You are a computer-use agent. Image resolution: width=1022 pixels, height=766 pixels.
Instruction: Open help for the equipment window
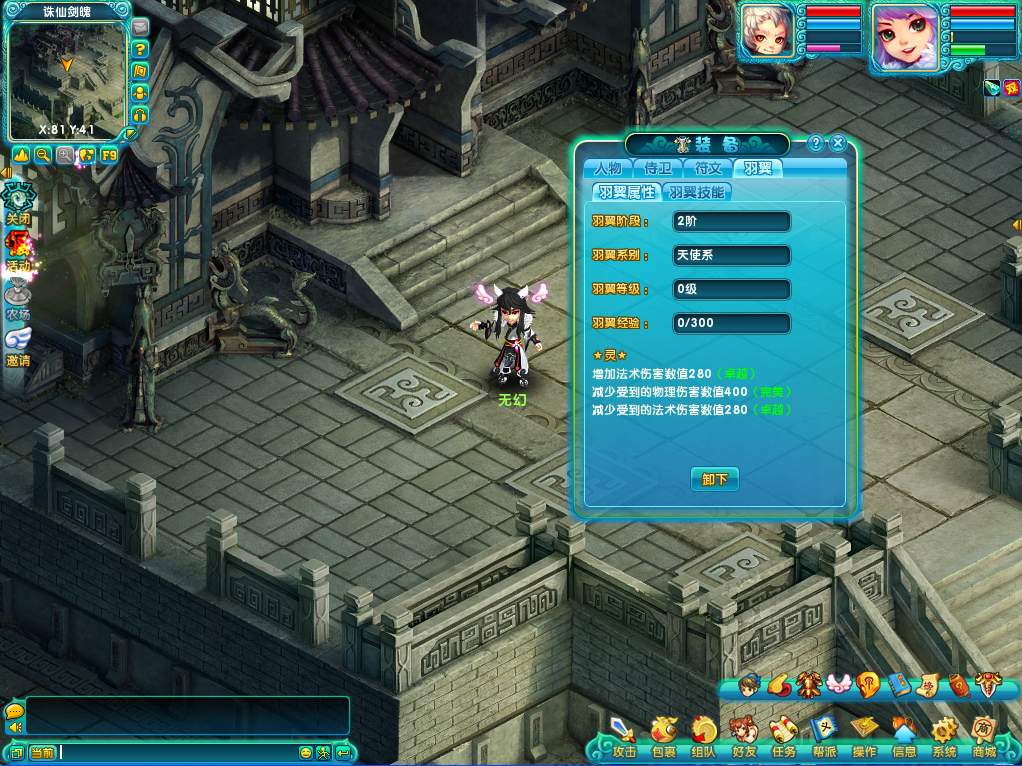coord(816,143)
